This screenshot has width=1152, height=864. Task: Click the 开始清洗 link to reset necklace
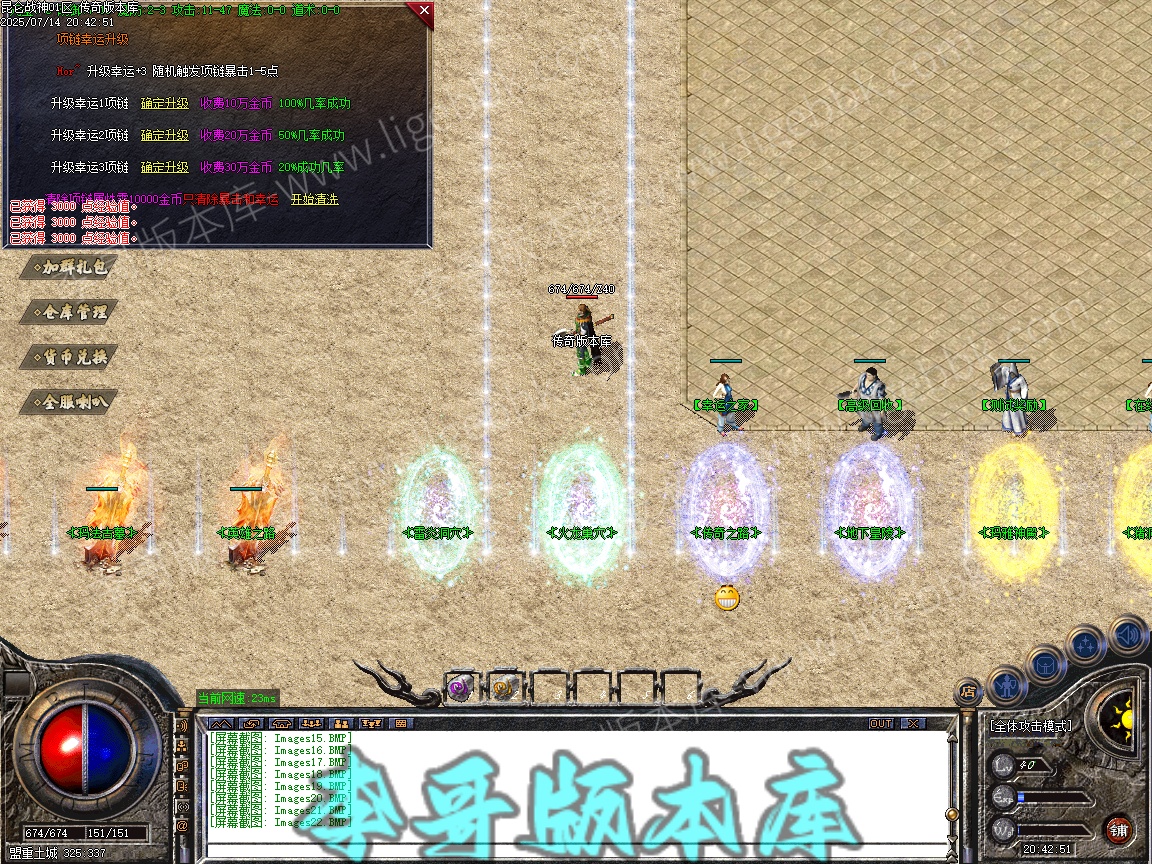(314, 199)
